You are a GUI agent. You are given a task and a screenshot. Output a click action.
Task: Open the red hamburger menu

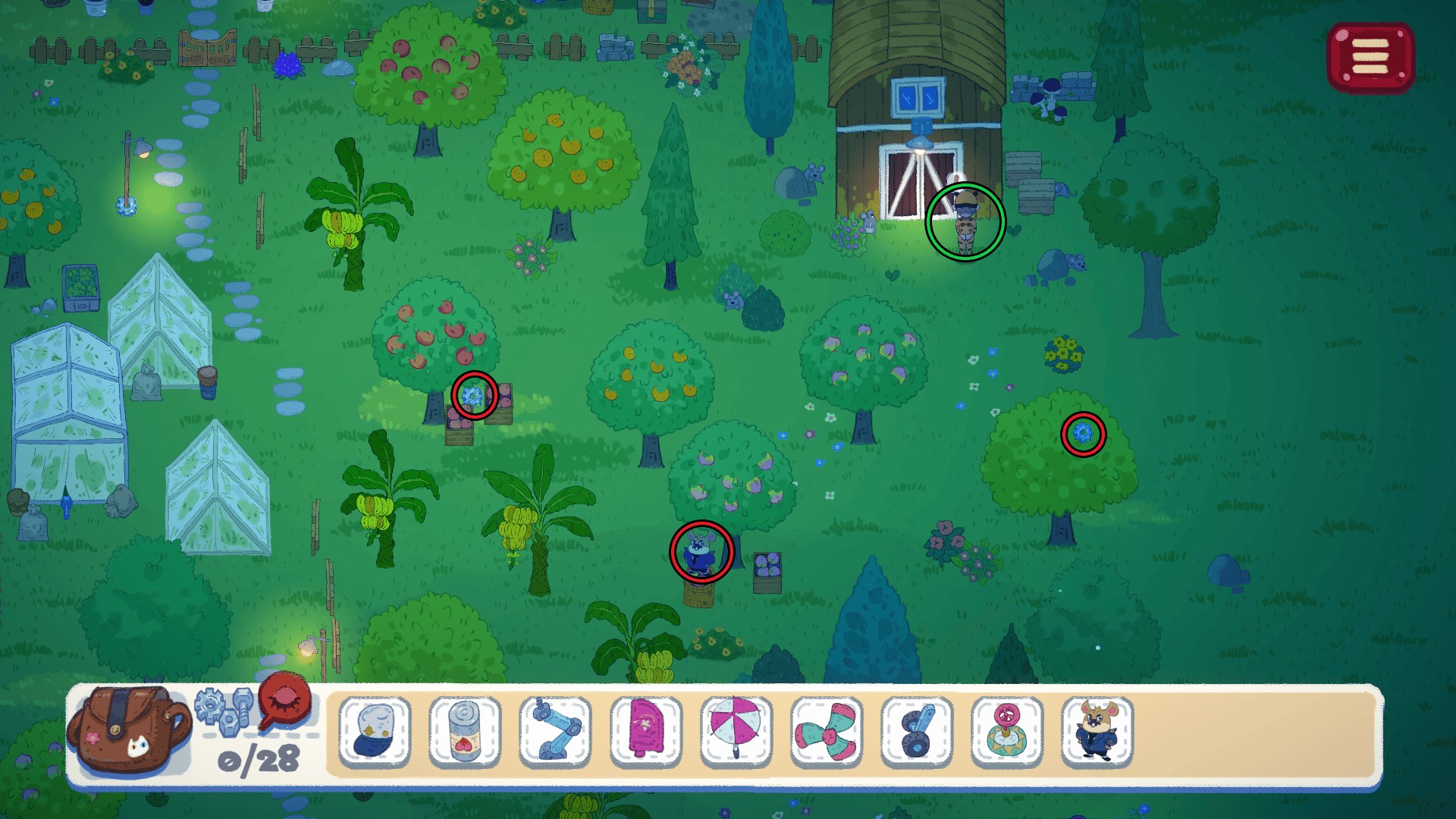(1370, 58)
